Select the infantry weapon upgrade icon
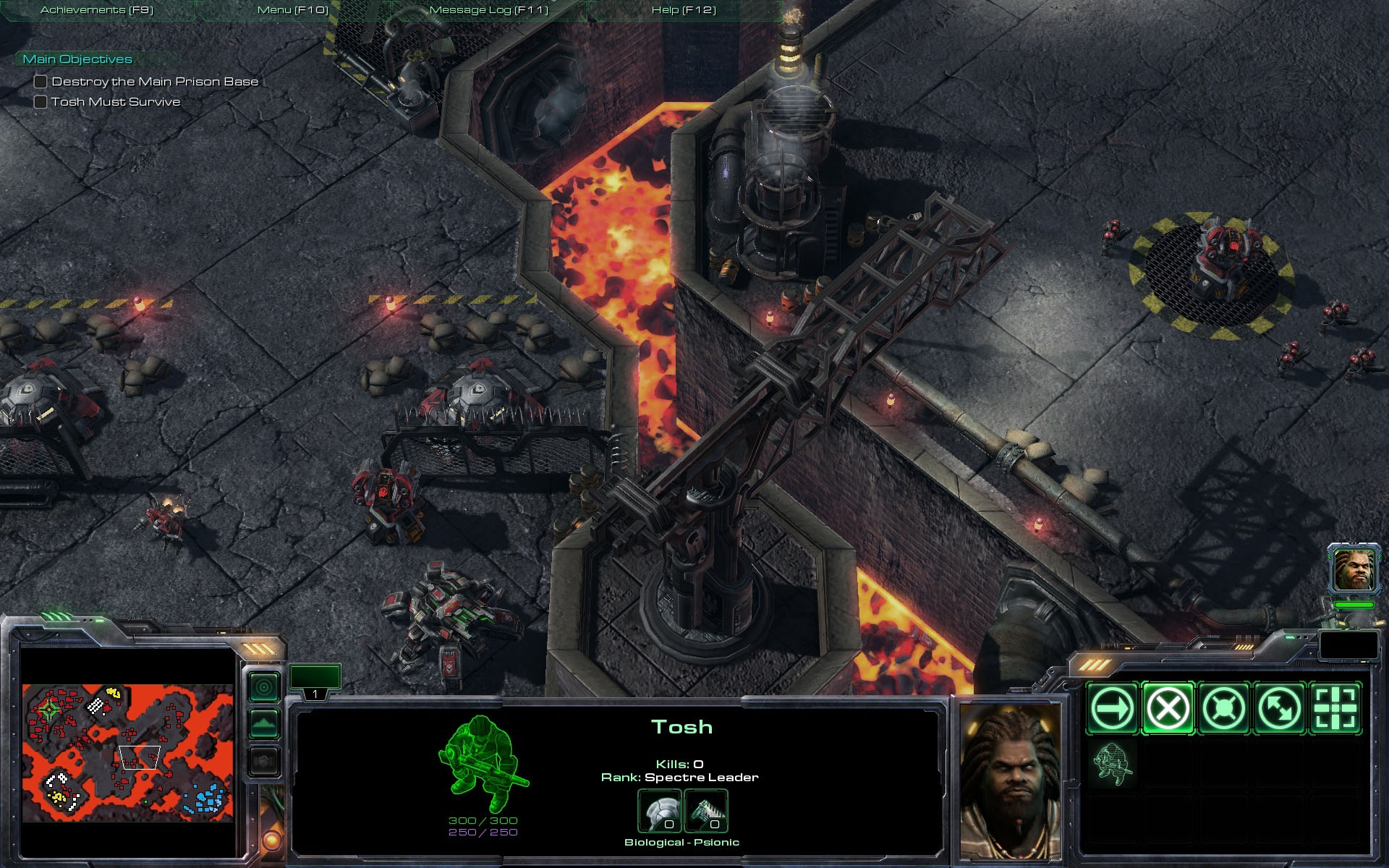 pyautogui.click(x=705, y=811)
